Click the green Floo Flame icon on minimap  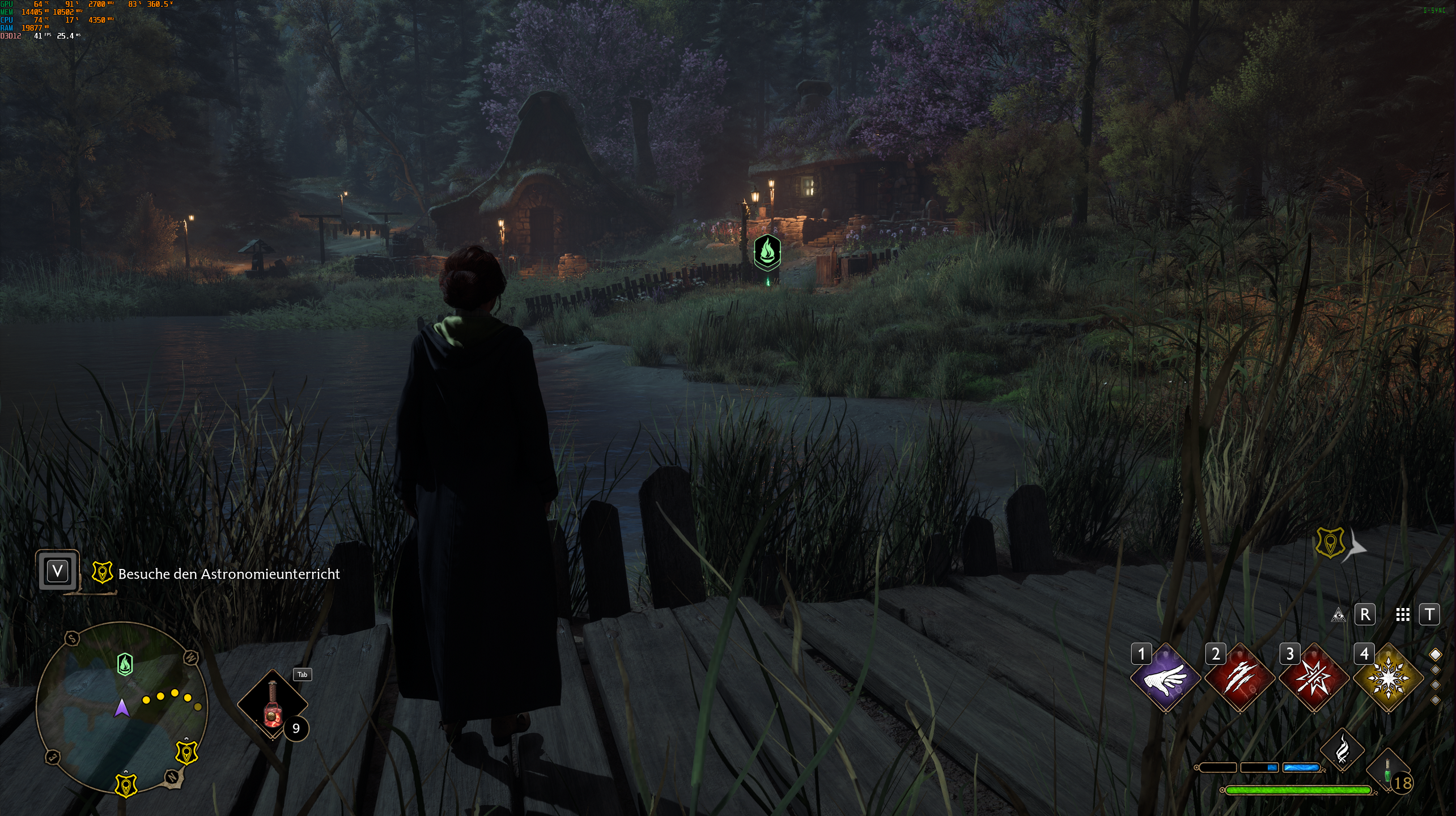[x=124, y=664]
